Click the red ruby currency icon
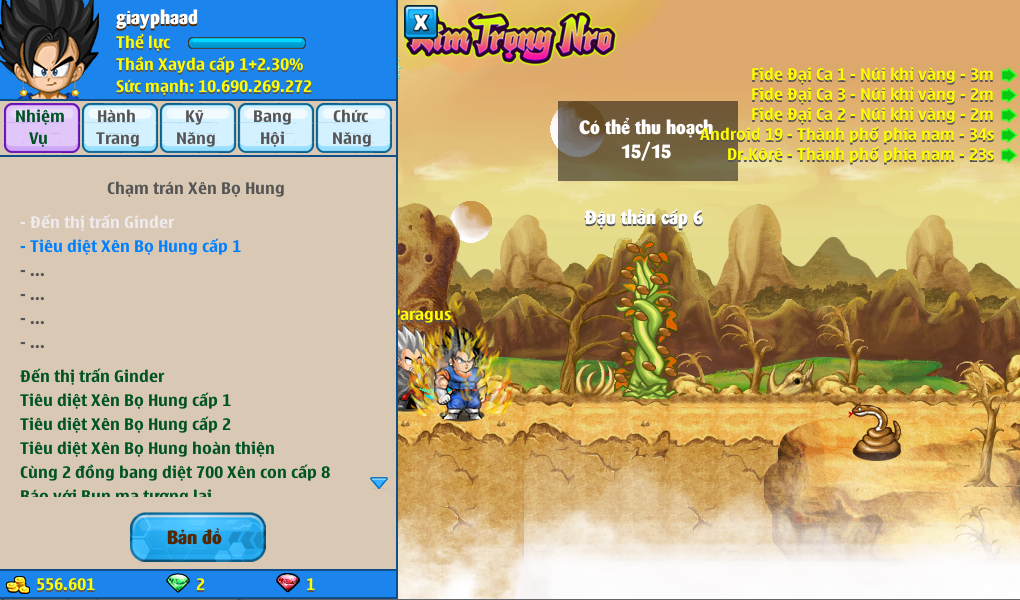The width and height of the screenshot is (1020, 600). [x=287, y=583]
